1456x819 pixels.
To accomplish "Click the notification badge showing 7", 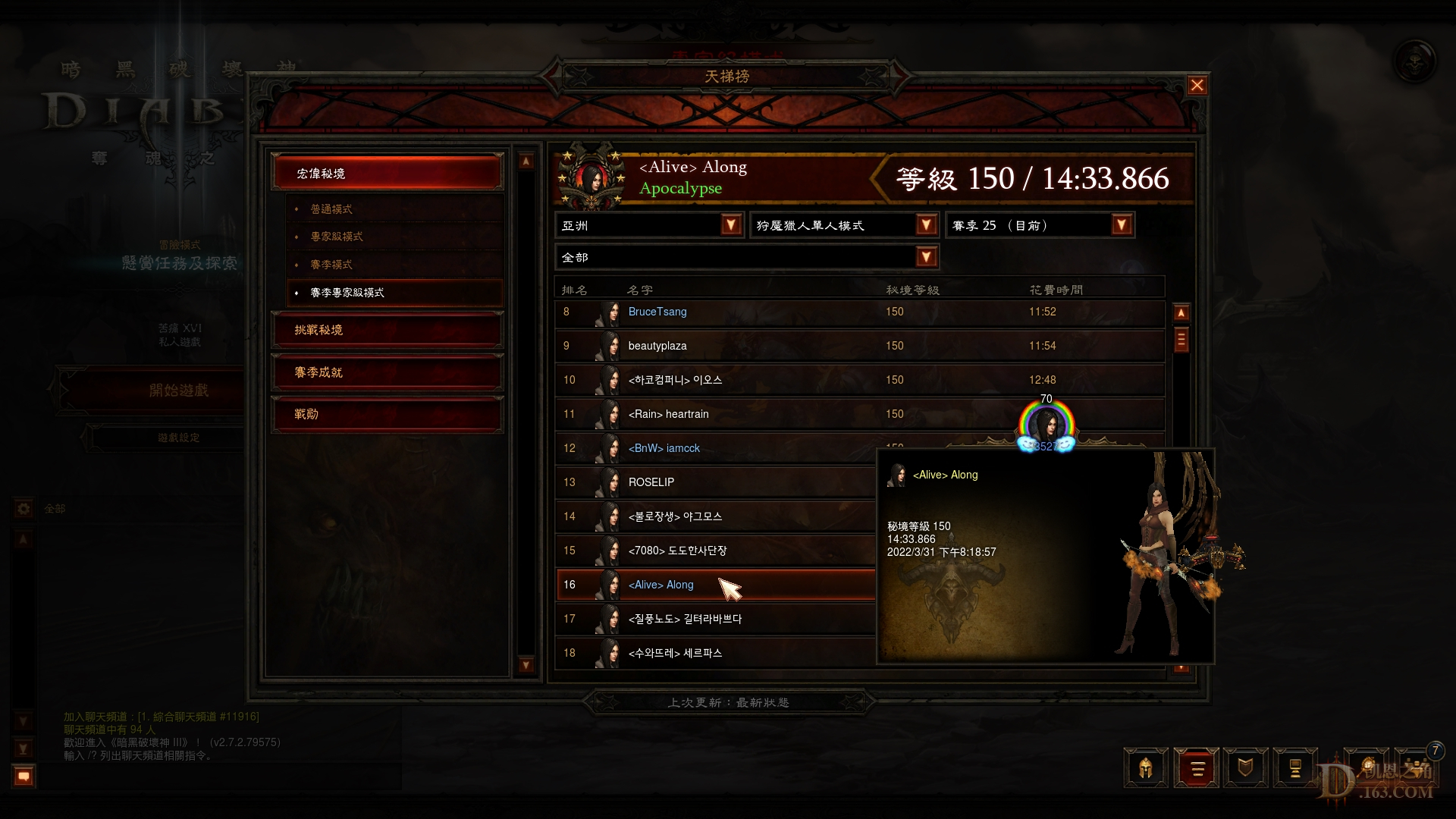I will (1434, 751).
